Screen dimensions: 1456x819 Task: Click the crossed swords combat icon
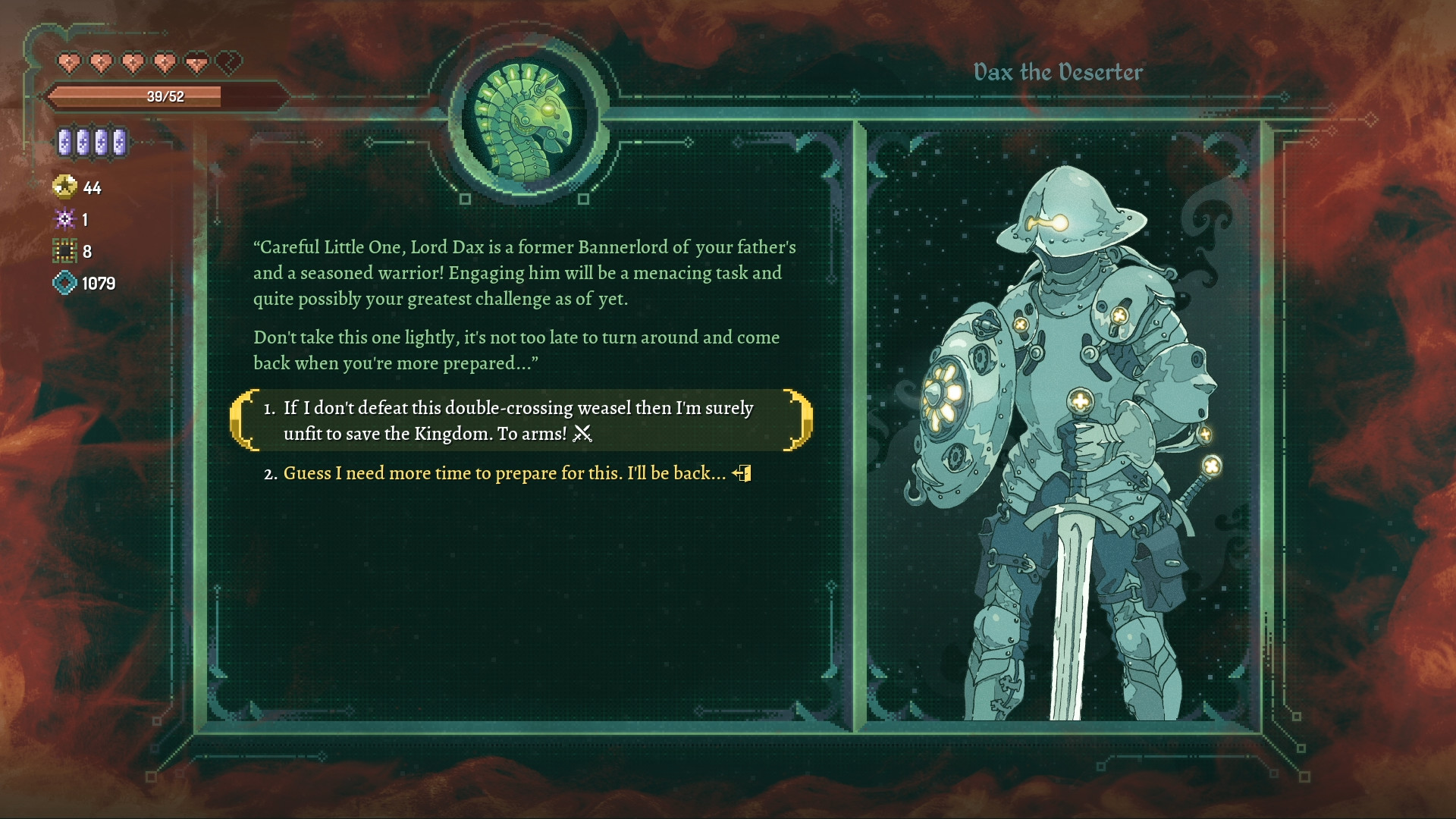(x=582, y=435)
